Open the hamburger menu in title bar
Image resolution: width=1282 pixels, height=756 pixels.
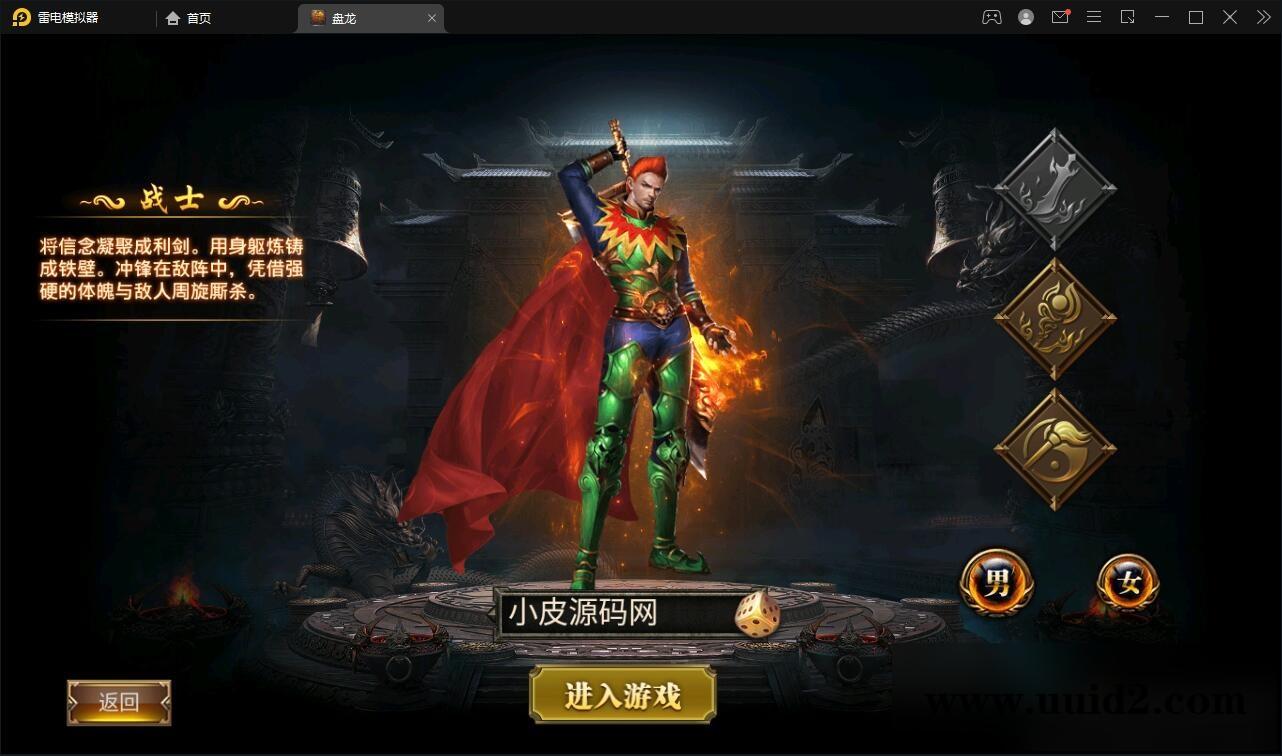click(x=1094, y=17)
